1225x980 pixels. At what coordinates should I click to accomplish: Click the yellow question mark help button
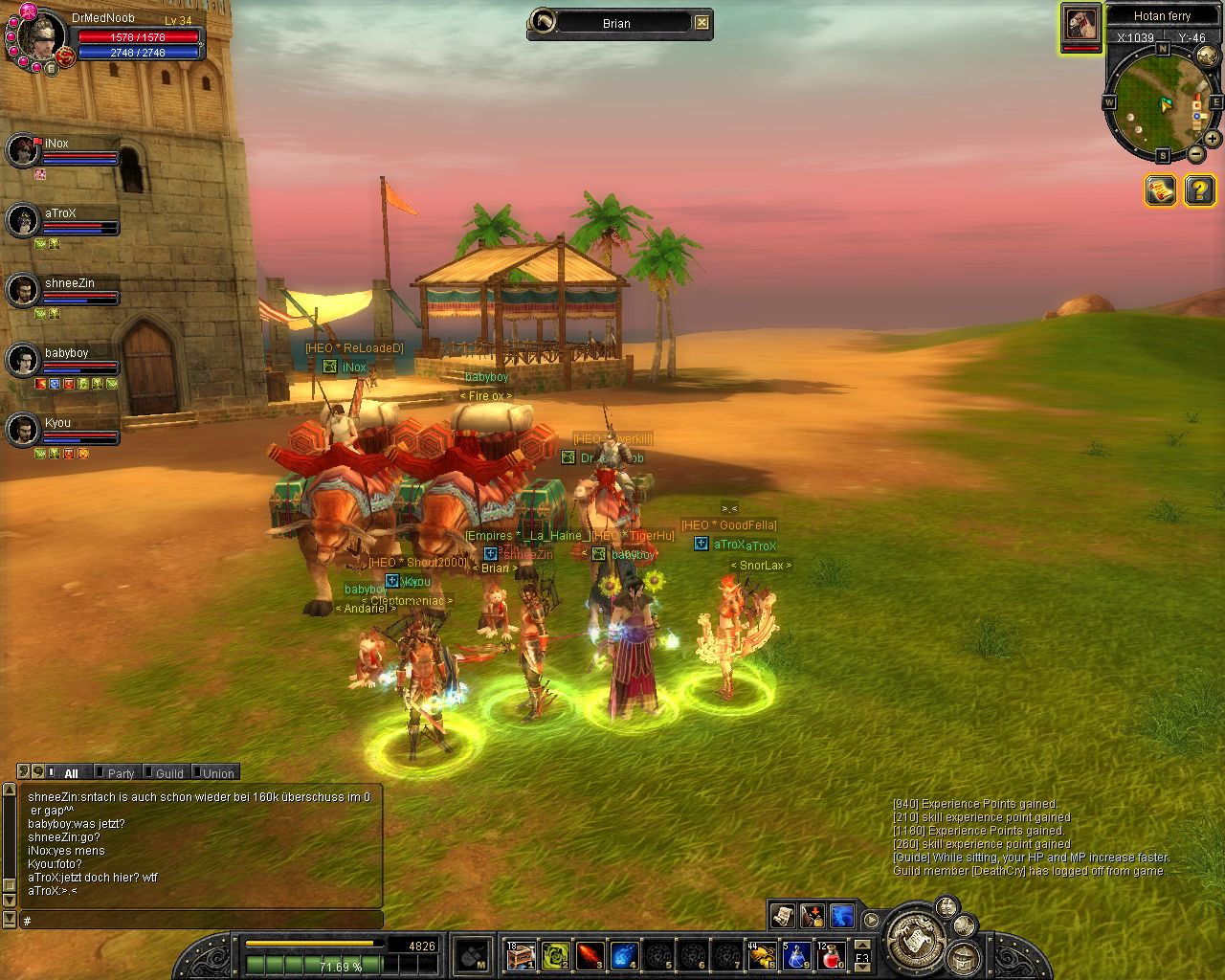[1199, 190]
